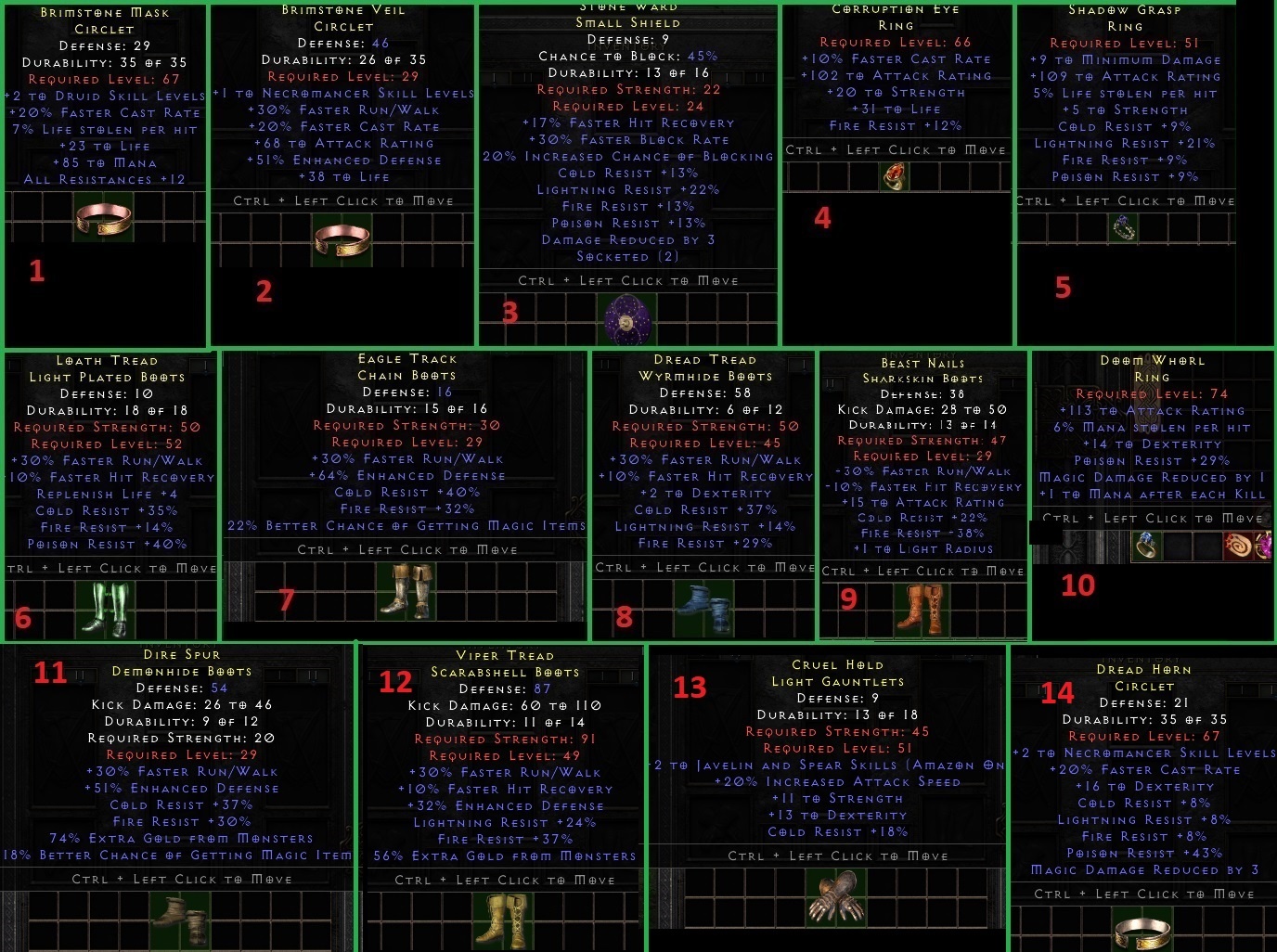Select the Brimstone Mask circlet icon
This screenshot has width=1277, height=952.
[104, 215]
